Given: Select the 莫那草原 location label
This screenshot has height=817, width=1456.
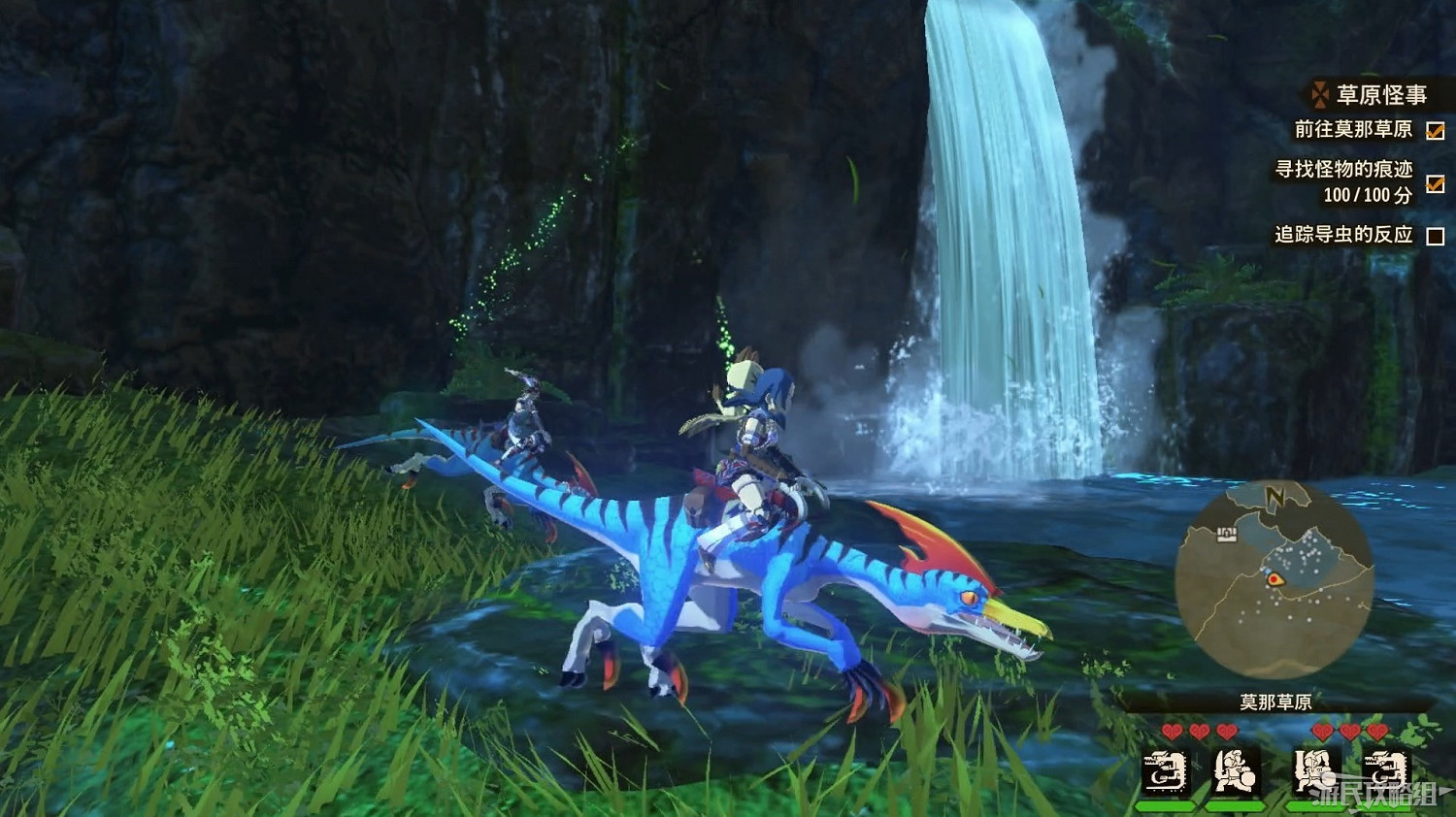Looking at the screenshot, I should (1274, 702).
